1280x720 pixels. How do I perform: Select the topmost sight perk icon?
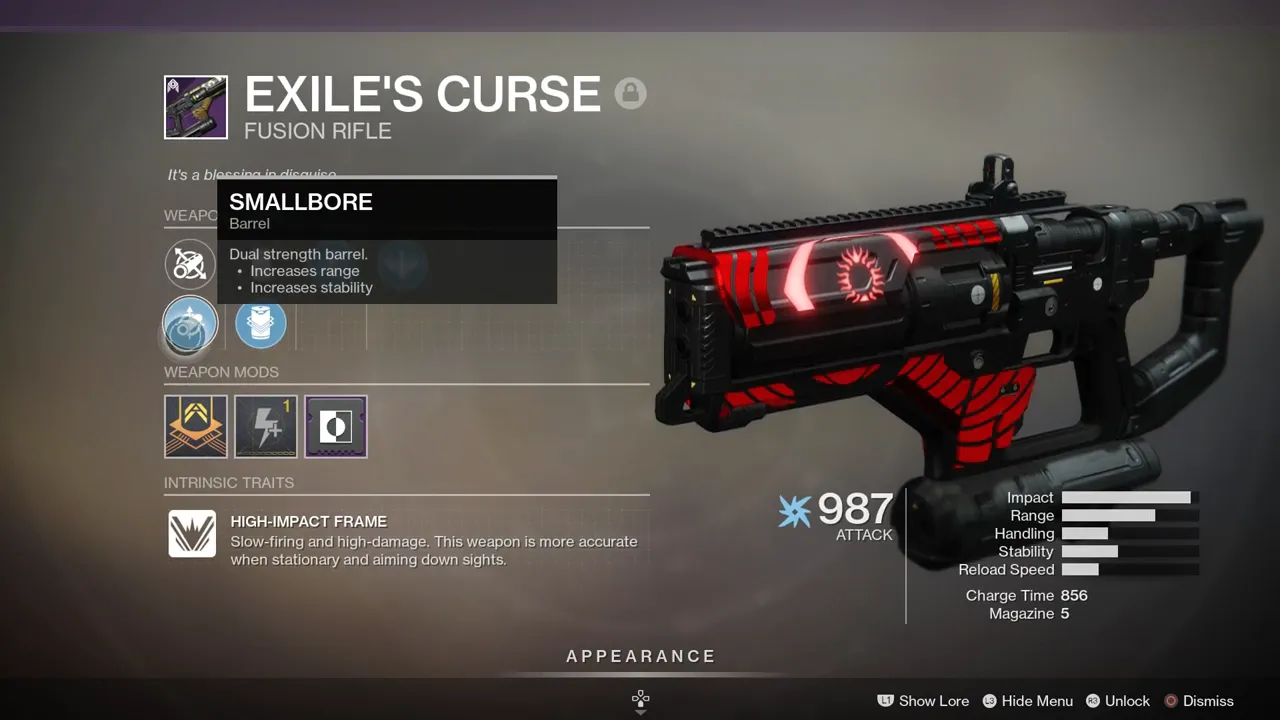point(190,264)
